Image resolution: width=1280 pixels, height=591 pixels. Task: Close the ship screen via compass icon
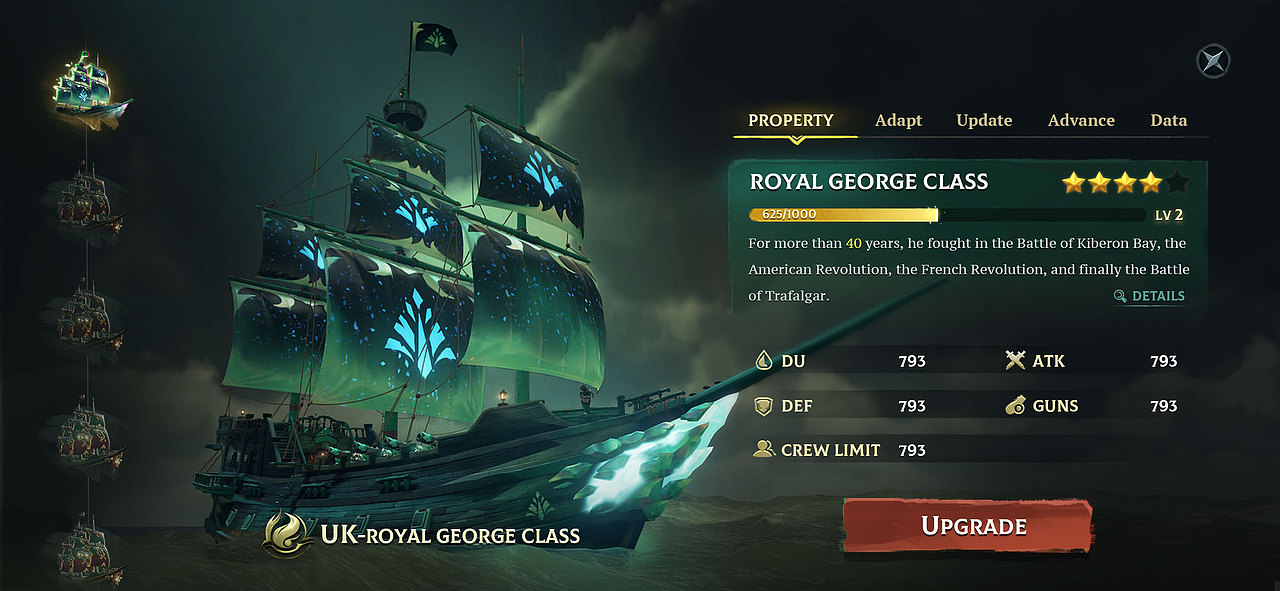1213,61
